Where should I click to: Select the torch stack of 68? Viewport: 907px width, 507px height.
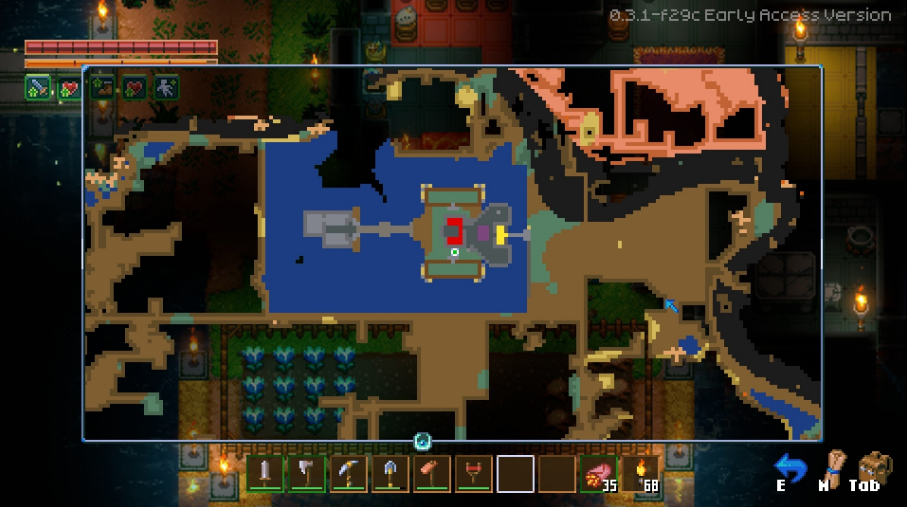tap(641, 473)
